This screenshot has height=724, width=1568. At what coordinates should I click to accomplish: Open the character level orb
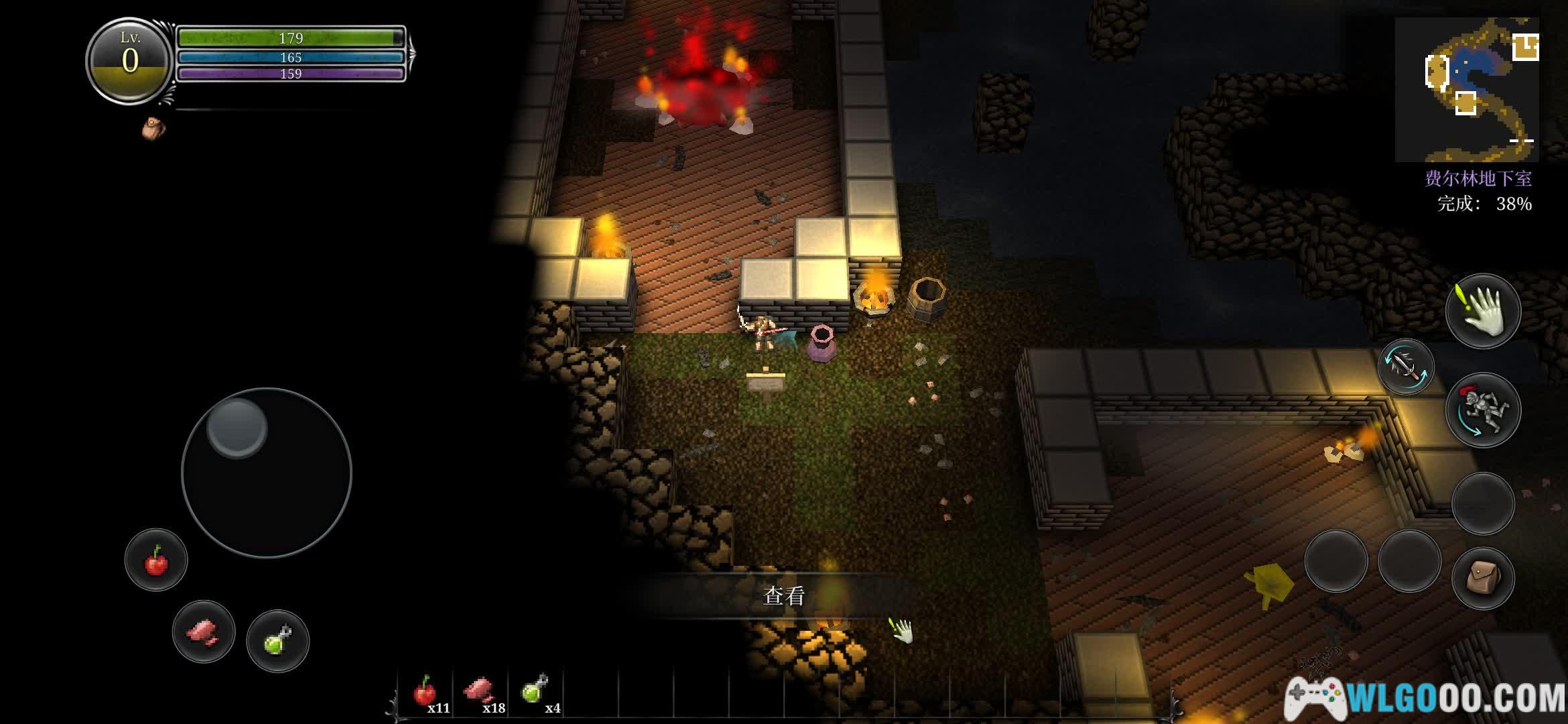pos(130,60)
